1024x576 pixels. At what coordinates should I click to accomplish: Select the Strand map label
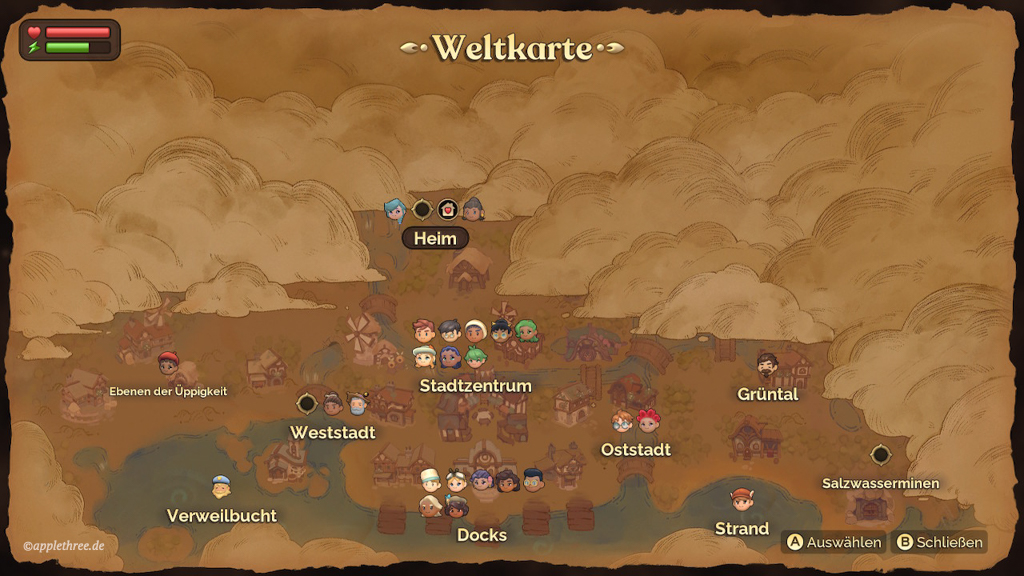tap(742, 528)
